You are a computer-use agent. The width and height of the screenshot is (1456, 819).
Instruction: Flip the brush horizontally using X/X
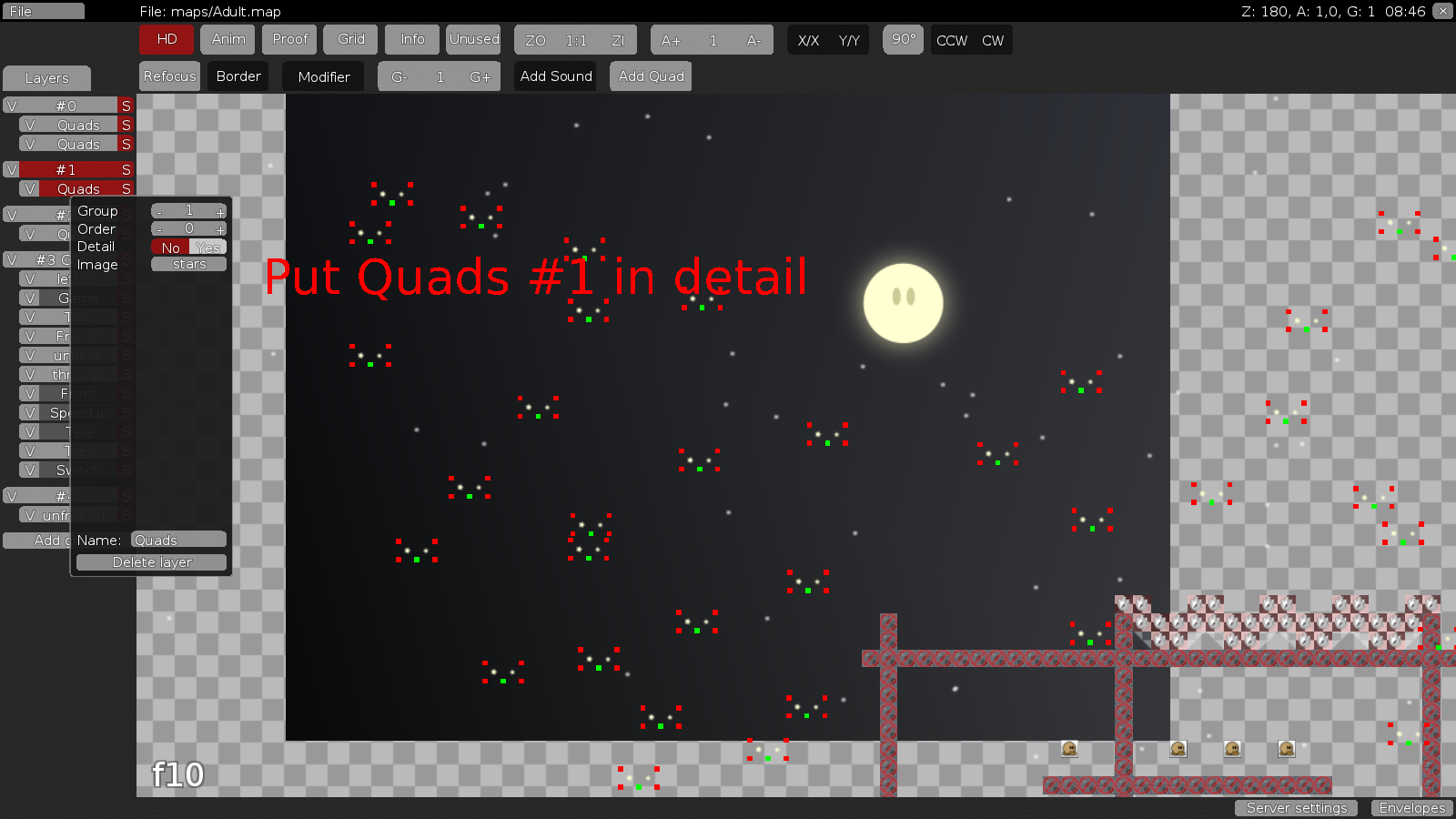click(x=809, y=40)
